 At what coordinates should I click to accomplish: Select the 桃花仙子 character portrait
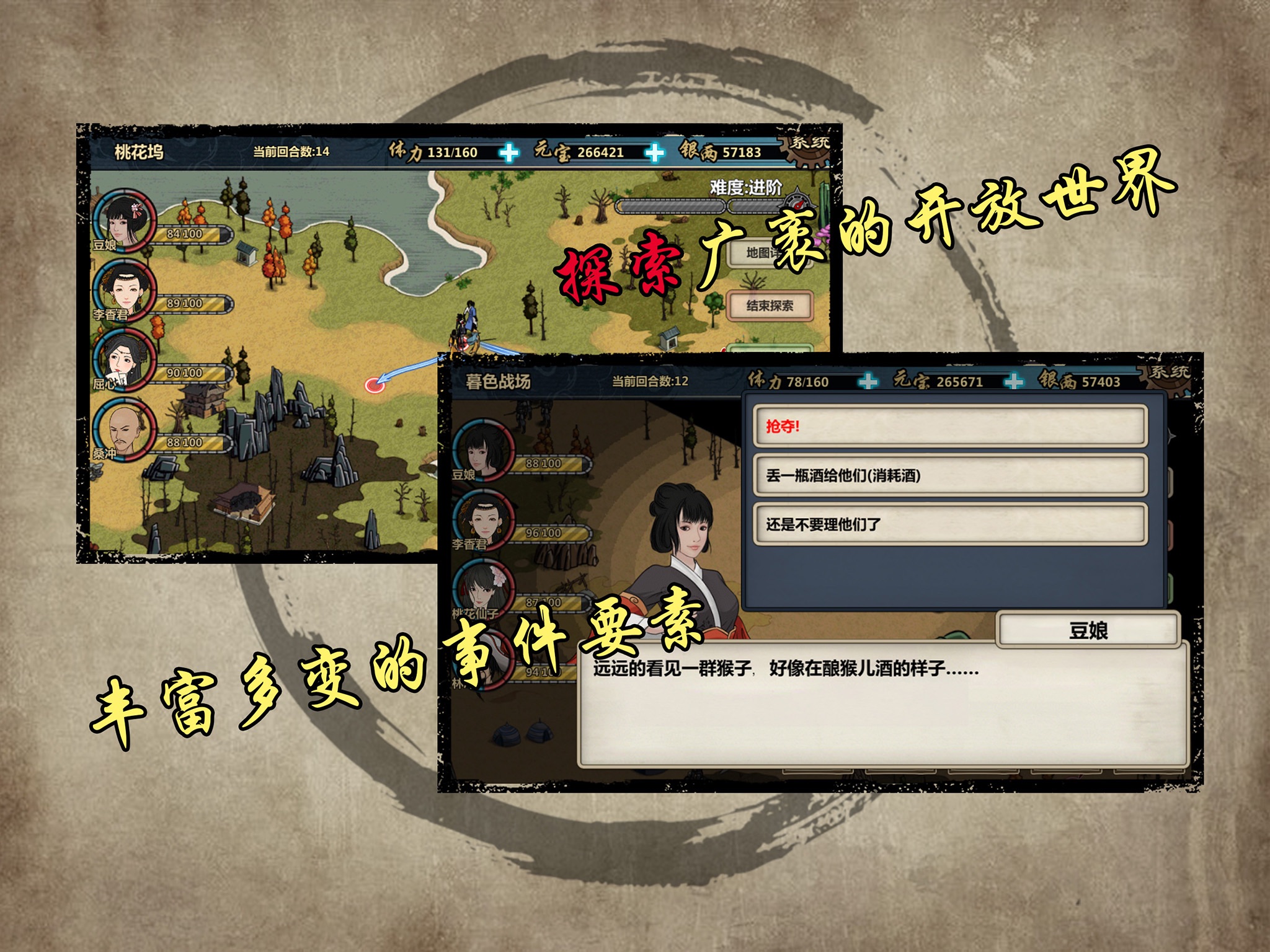click(x=484, y=588)
